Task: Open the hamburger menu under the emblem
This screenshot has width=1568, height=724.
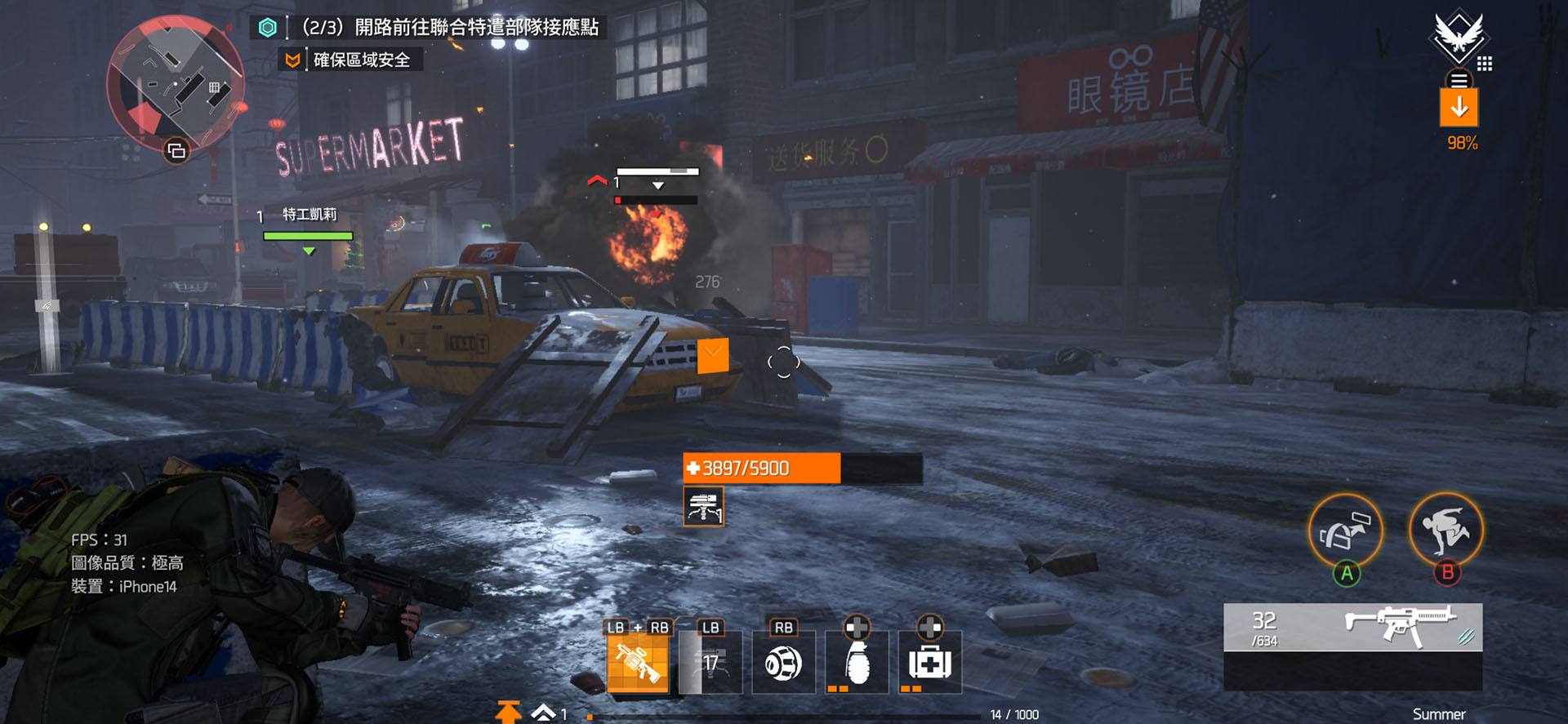Action: pyautogui.click(x=1459, y=80)
